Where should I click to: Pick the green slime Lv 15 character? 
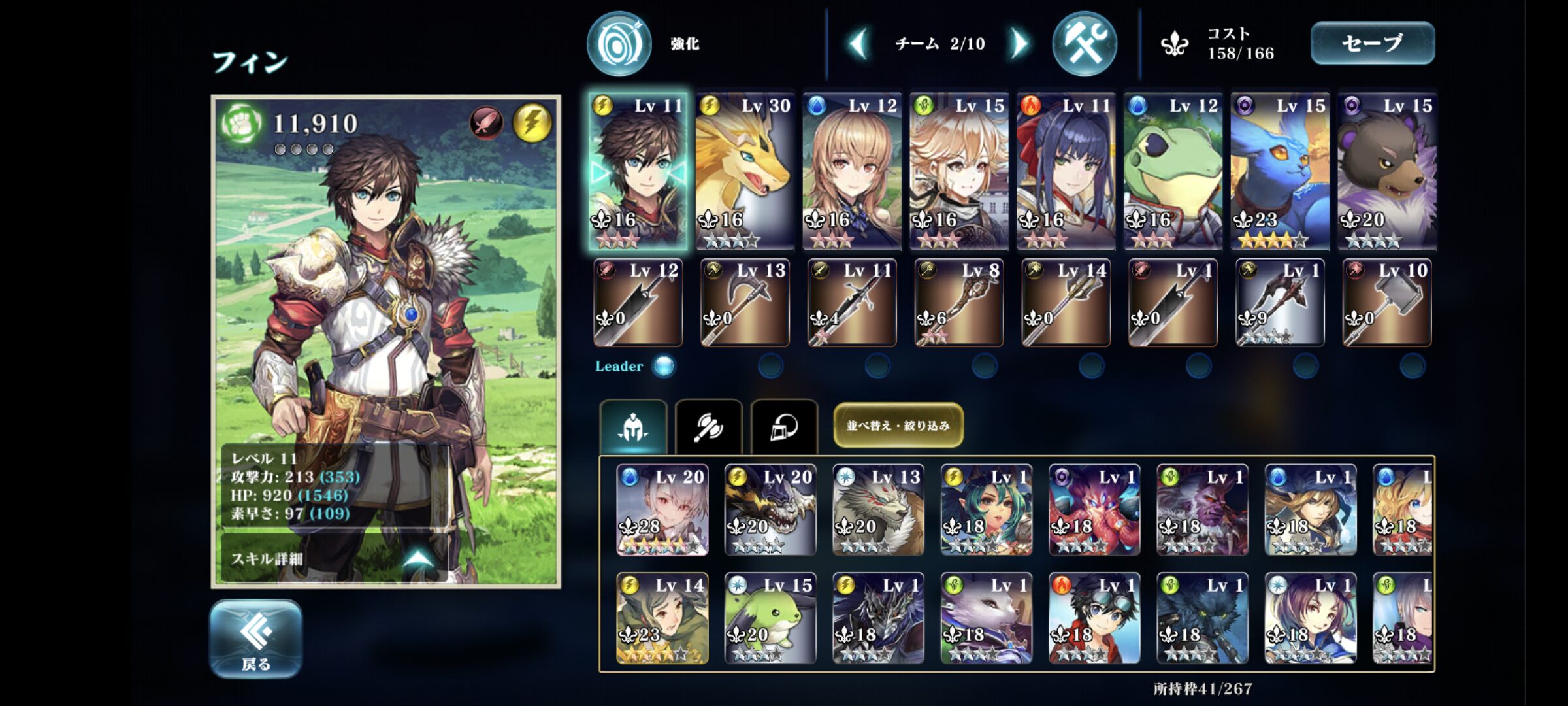[x=770, y=618]
